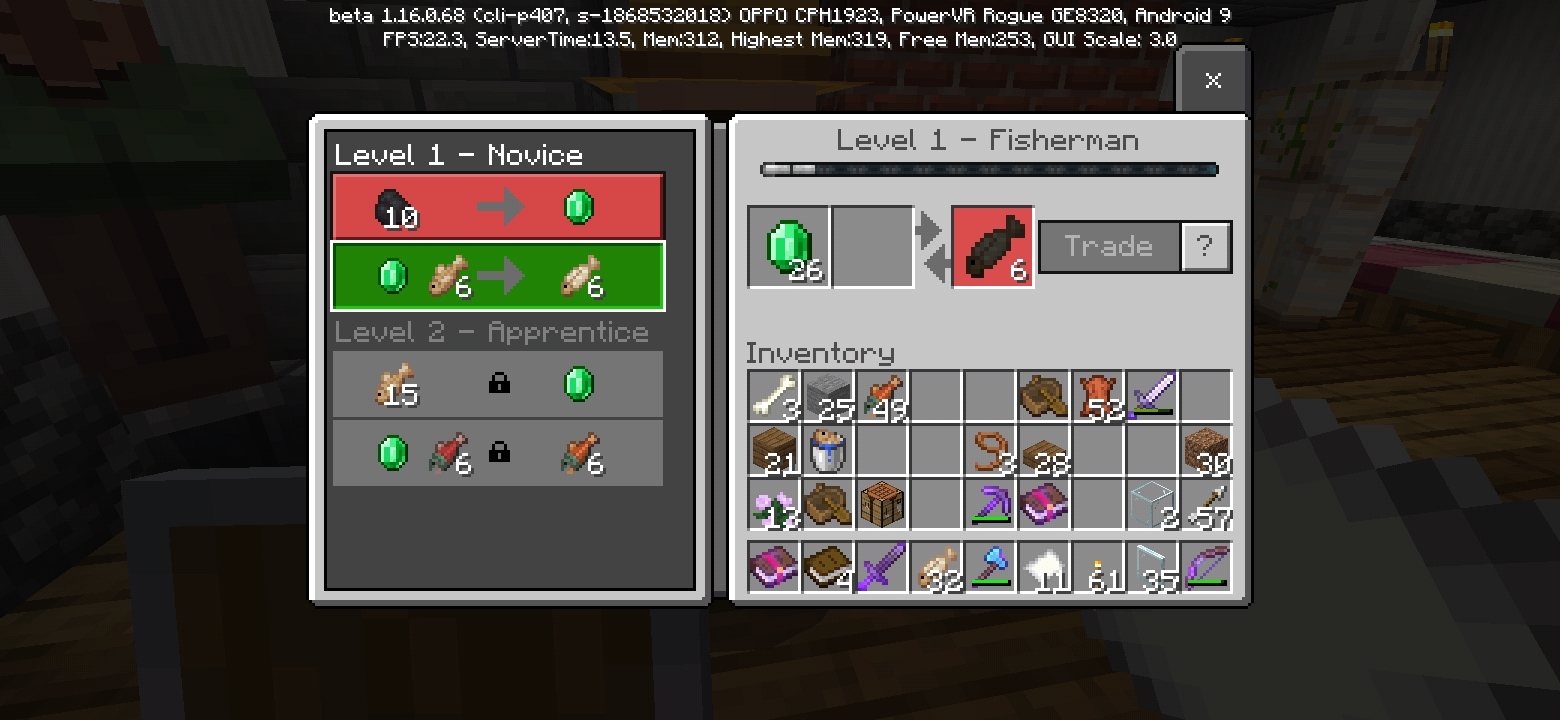Choose the crafting table in inventory
The image size is (1560, 720).
click(883, 504)
